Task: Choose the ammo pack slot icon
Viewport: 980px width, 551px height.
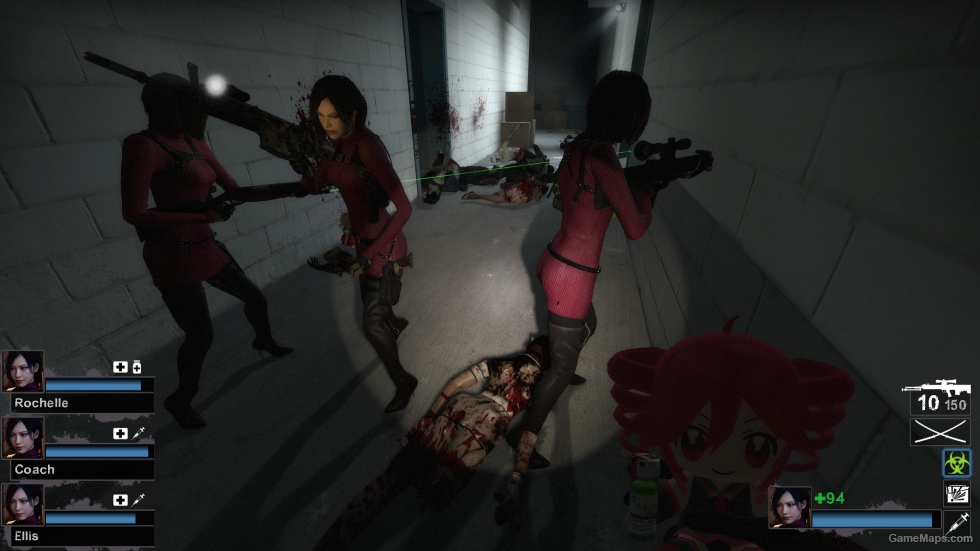Action: [956, 493]
